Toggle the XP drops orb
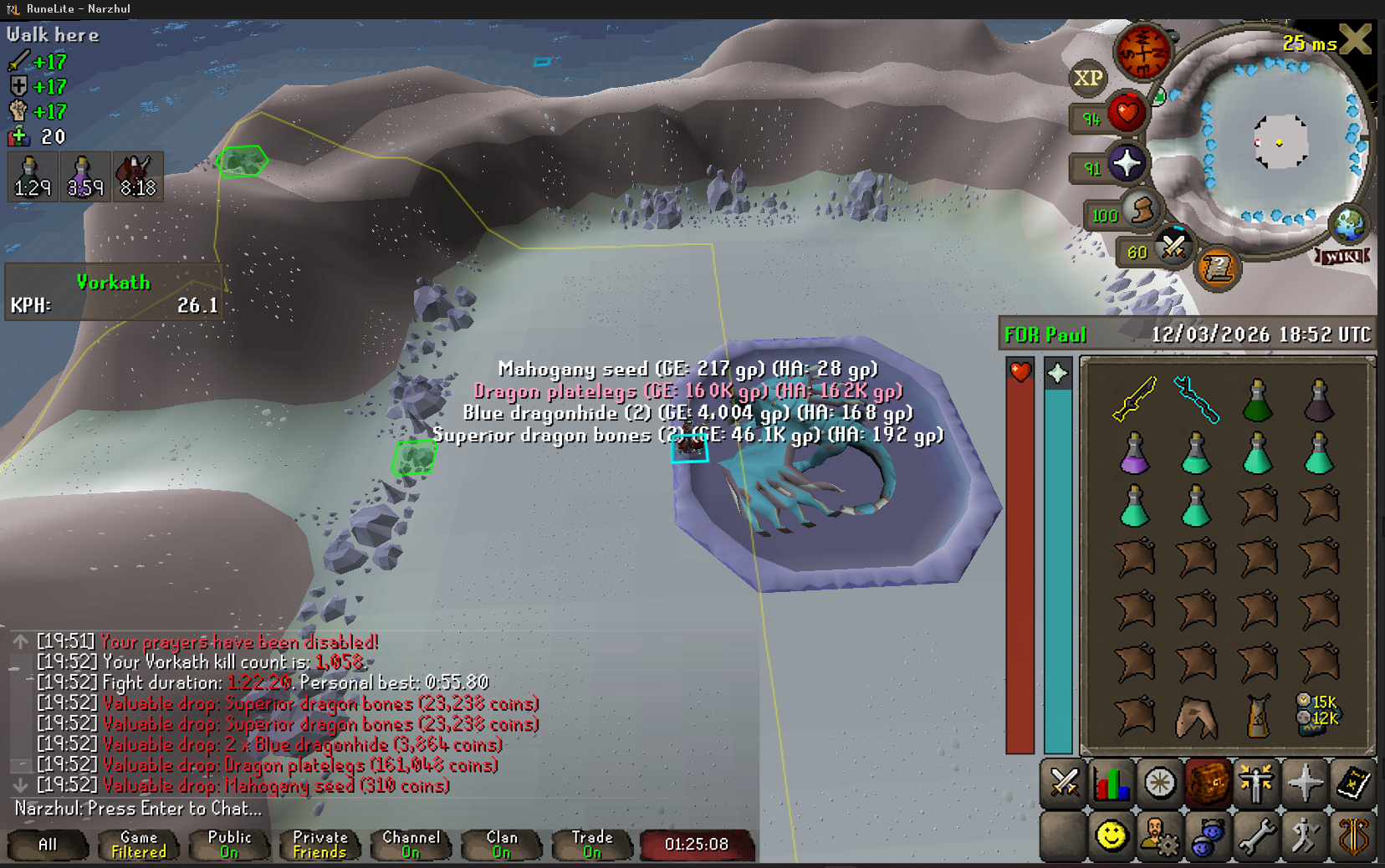The height and width of the screenshot is (868, 1385). point(1087,78)
